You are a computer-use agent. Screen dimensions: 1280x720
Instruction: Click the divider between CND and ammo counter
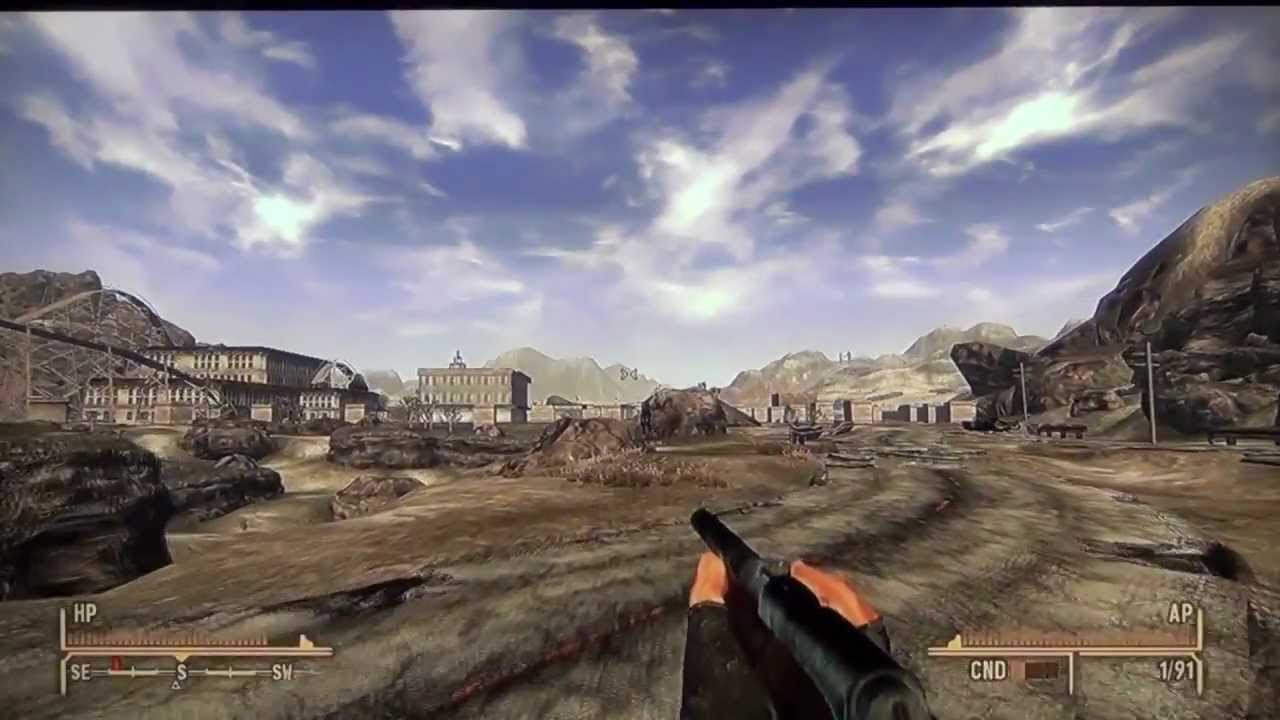[1072, 670]
